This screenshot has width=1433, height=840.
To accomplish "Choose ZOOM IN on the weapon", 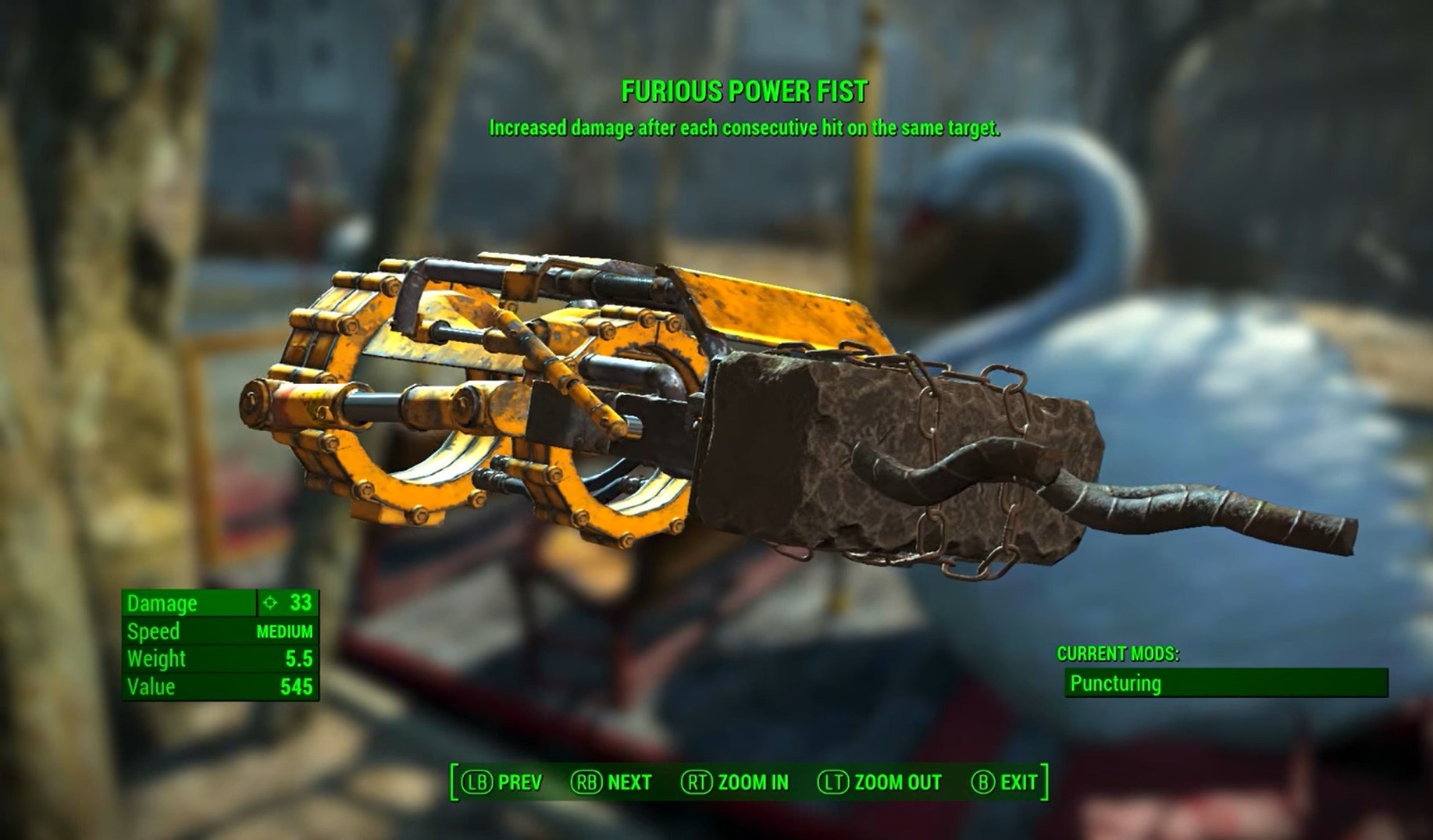I will pos(735,782).
